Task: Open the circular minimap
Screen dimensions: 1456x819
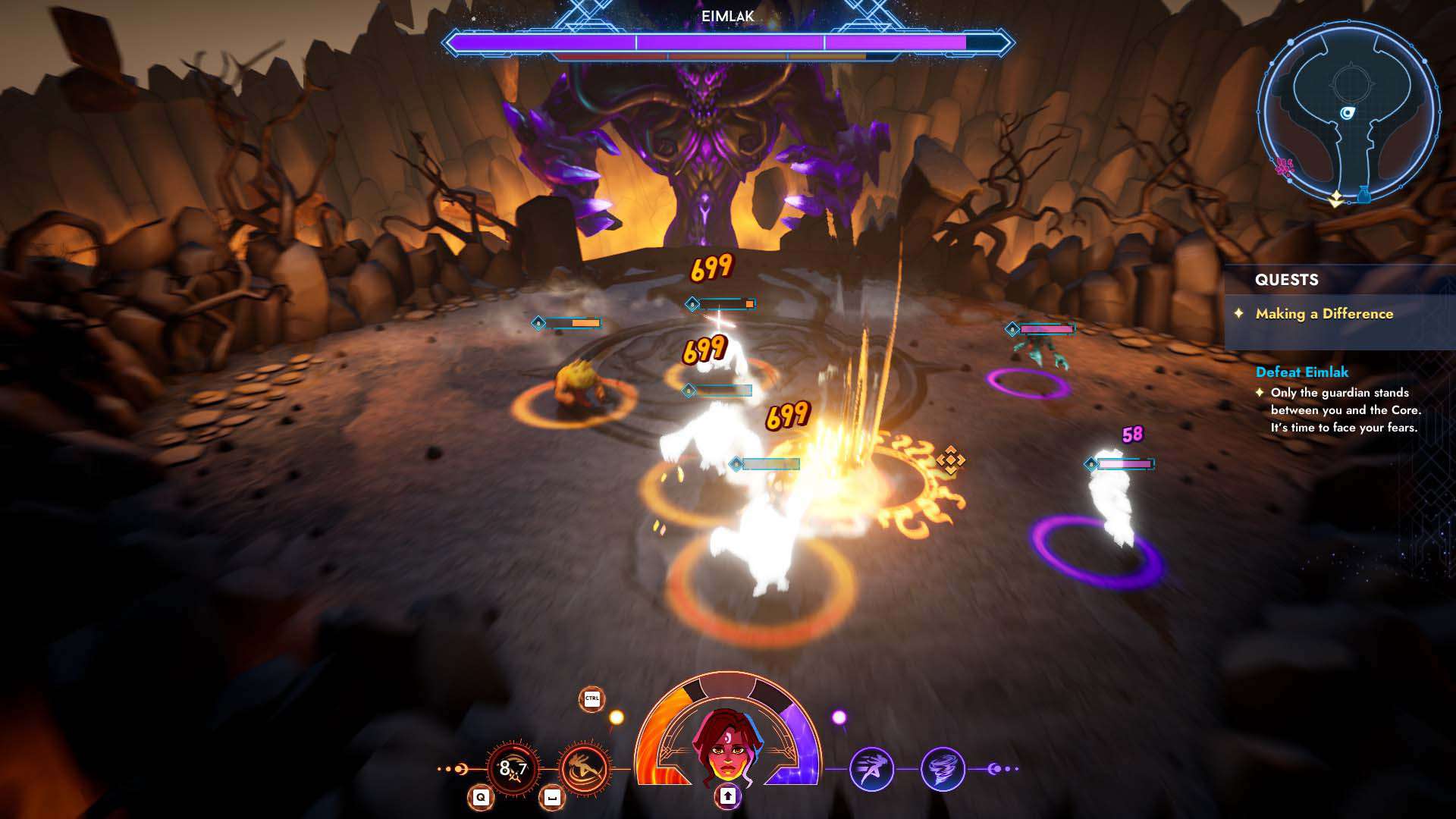Action: 1348,112
